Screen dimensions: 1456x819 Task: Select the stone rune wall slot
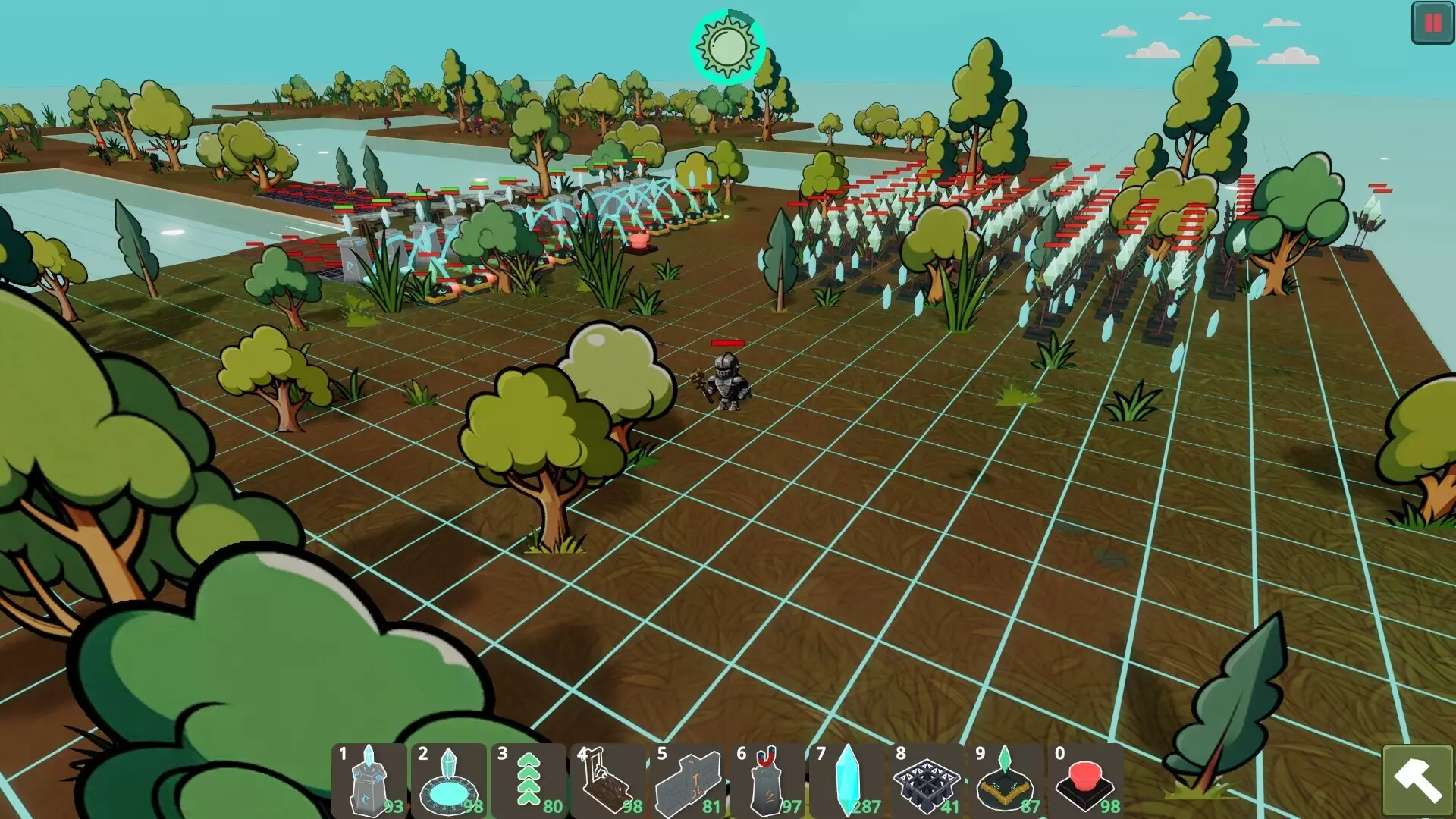[x=688, y=780]
